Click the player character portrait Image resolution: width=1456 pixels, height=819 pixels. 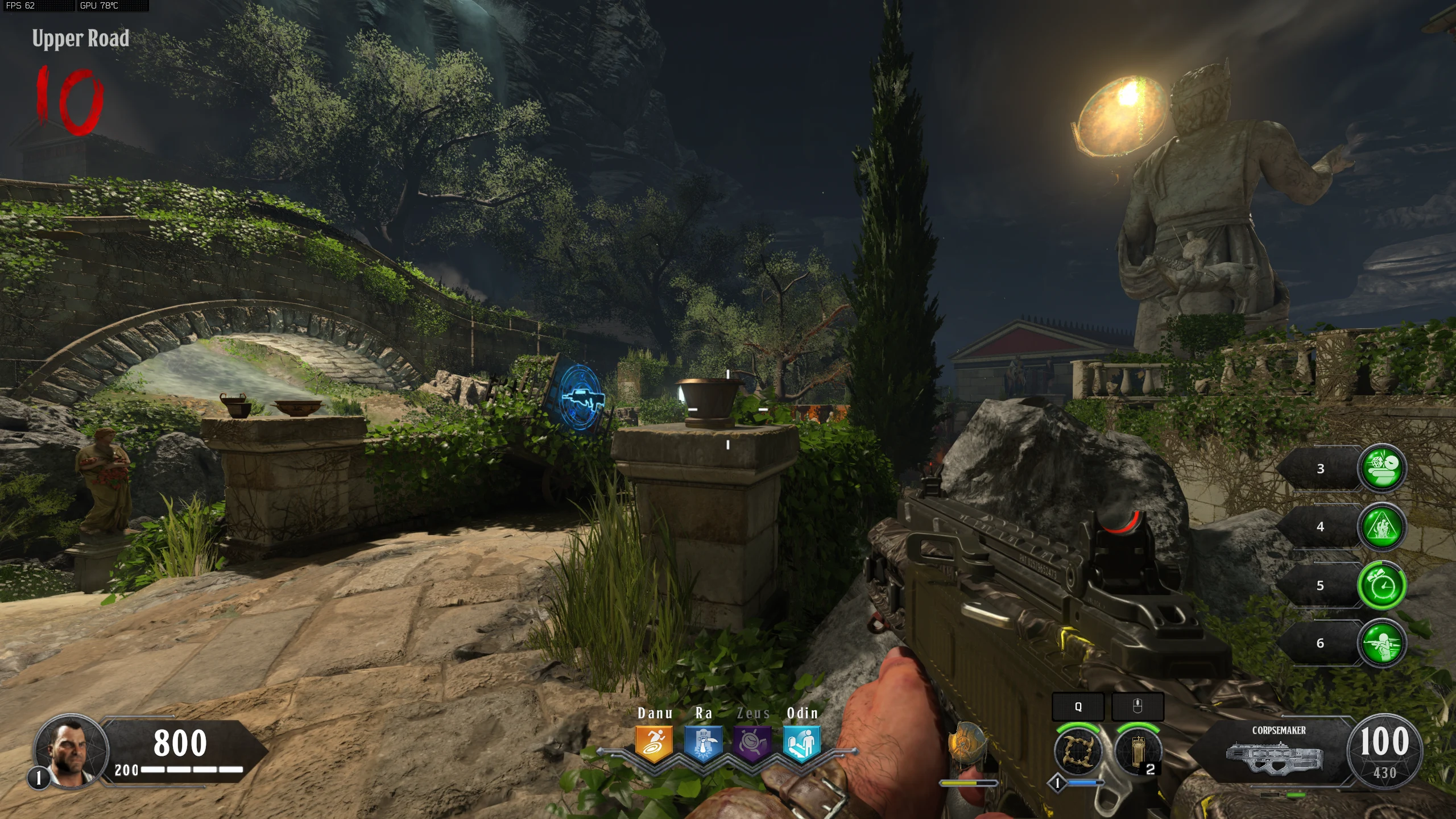point(71,750)
